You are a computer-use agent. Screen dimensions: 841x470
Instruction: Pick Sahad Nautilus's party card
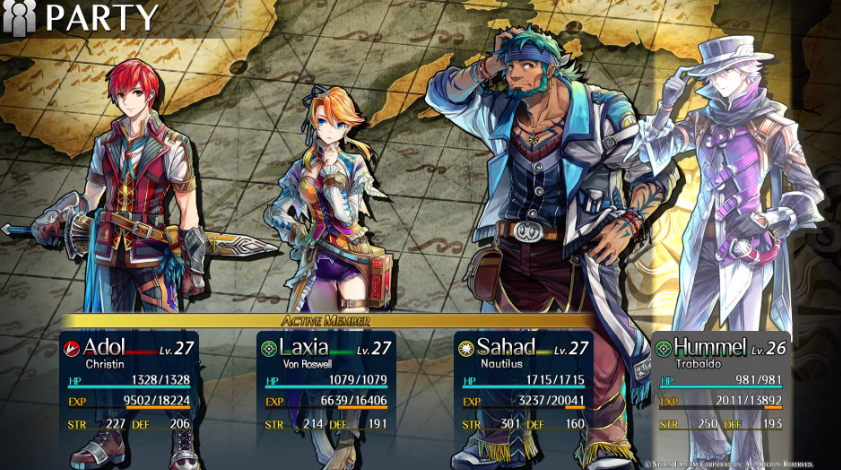[523, 385]
